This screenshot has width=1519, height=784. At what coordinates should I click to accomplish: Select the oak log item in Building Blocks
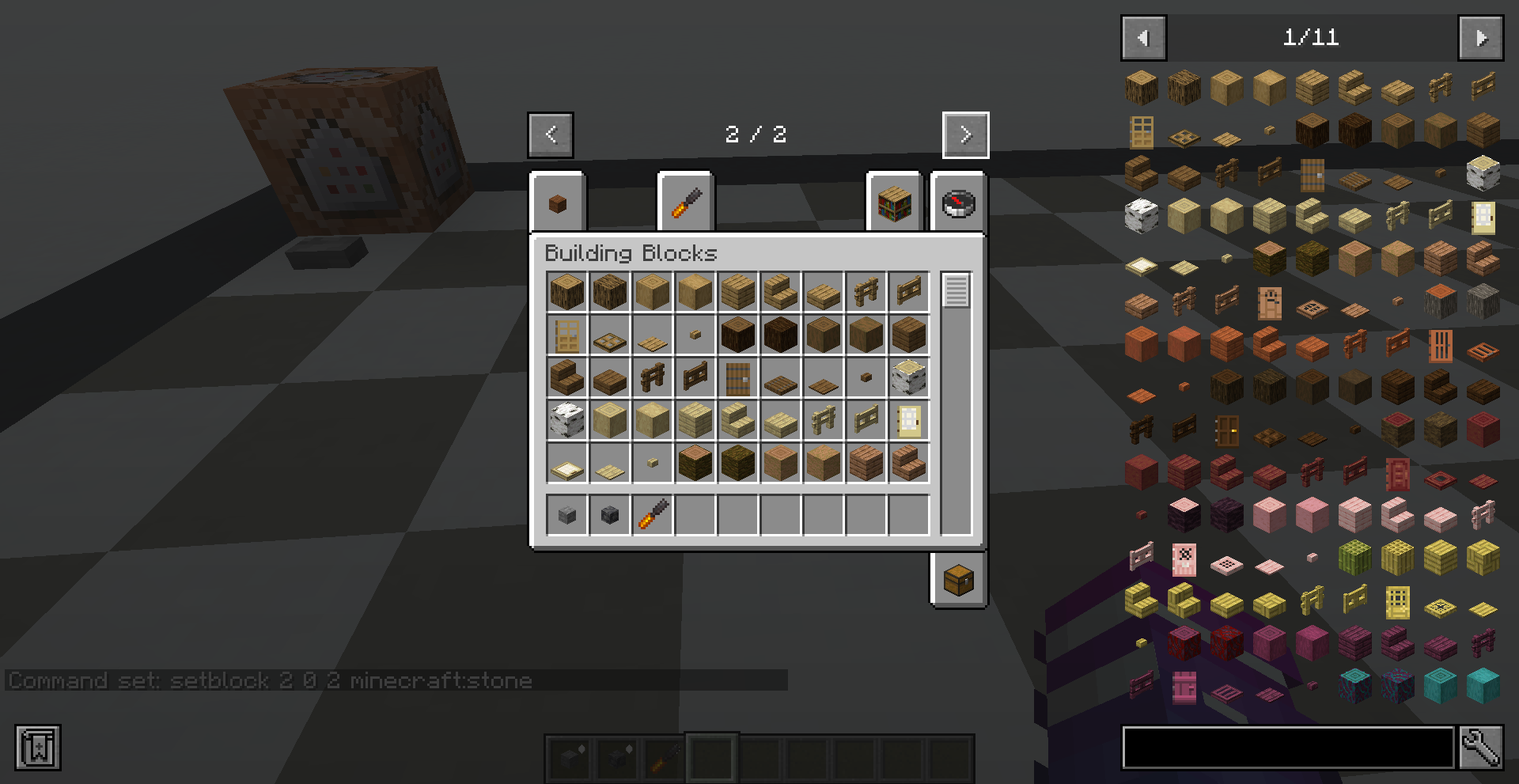[x=566, y=291]
